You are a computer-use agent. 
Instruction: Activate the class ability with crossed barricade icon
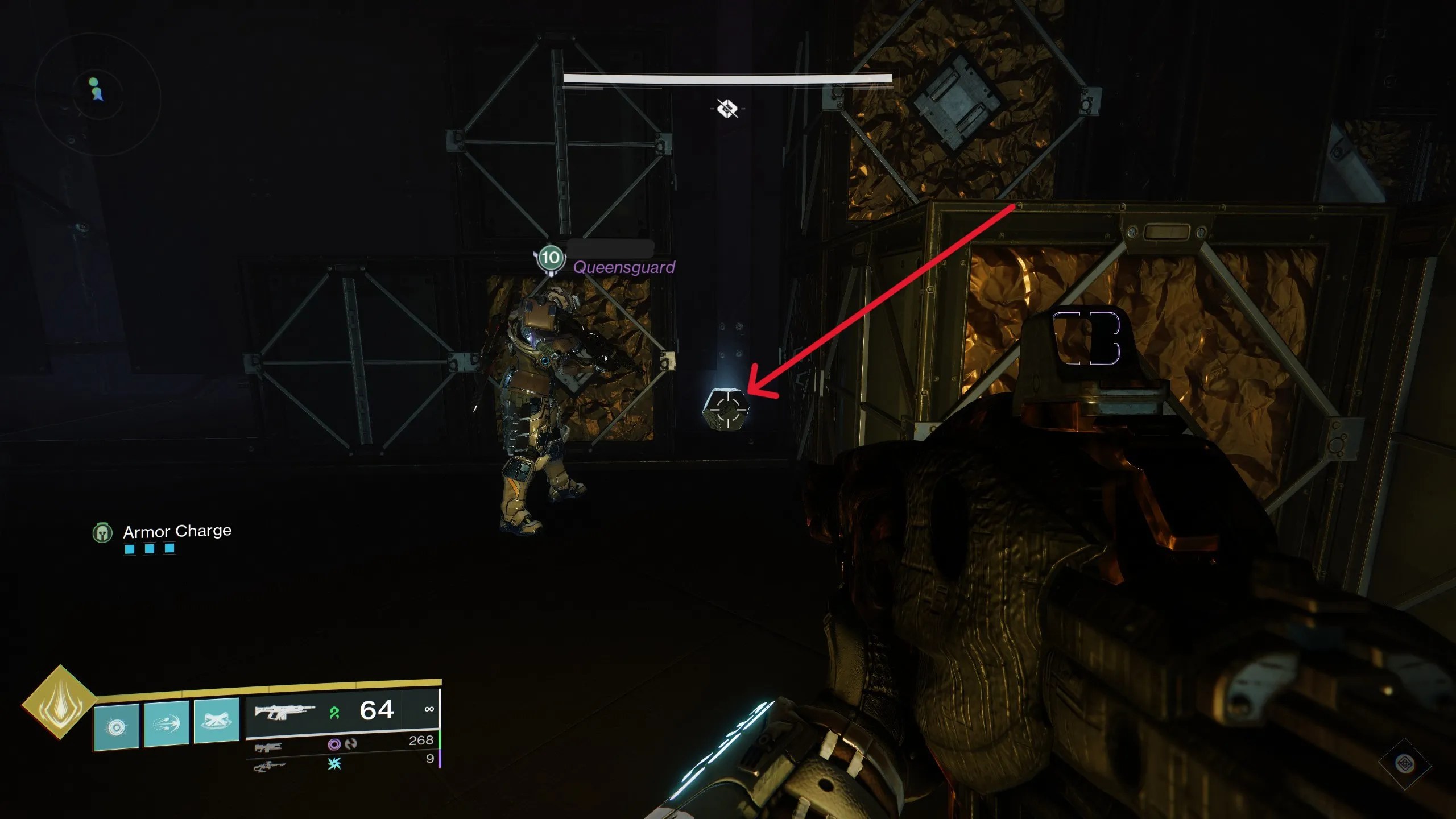pyautogui.click(x=217, y=721)
